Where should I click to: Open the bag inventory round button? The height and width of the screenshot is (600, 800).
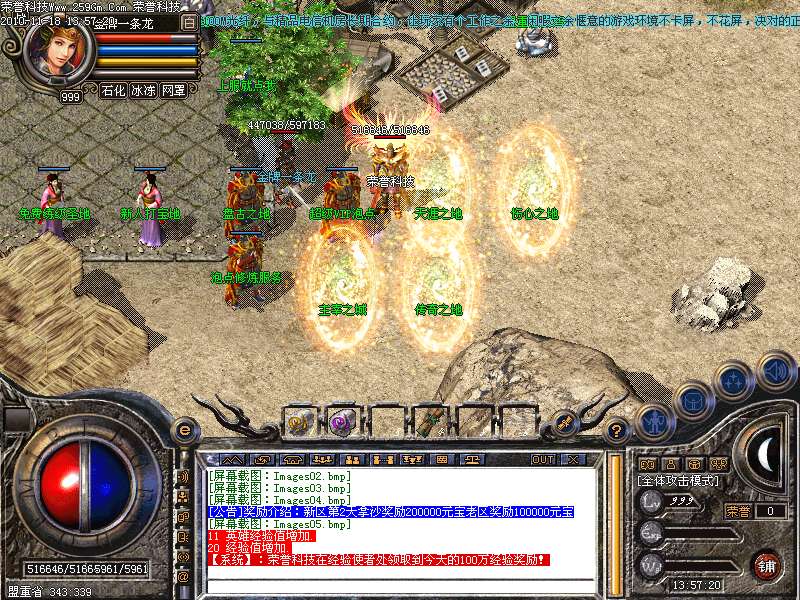[x=692, y=399]
